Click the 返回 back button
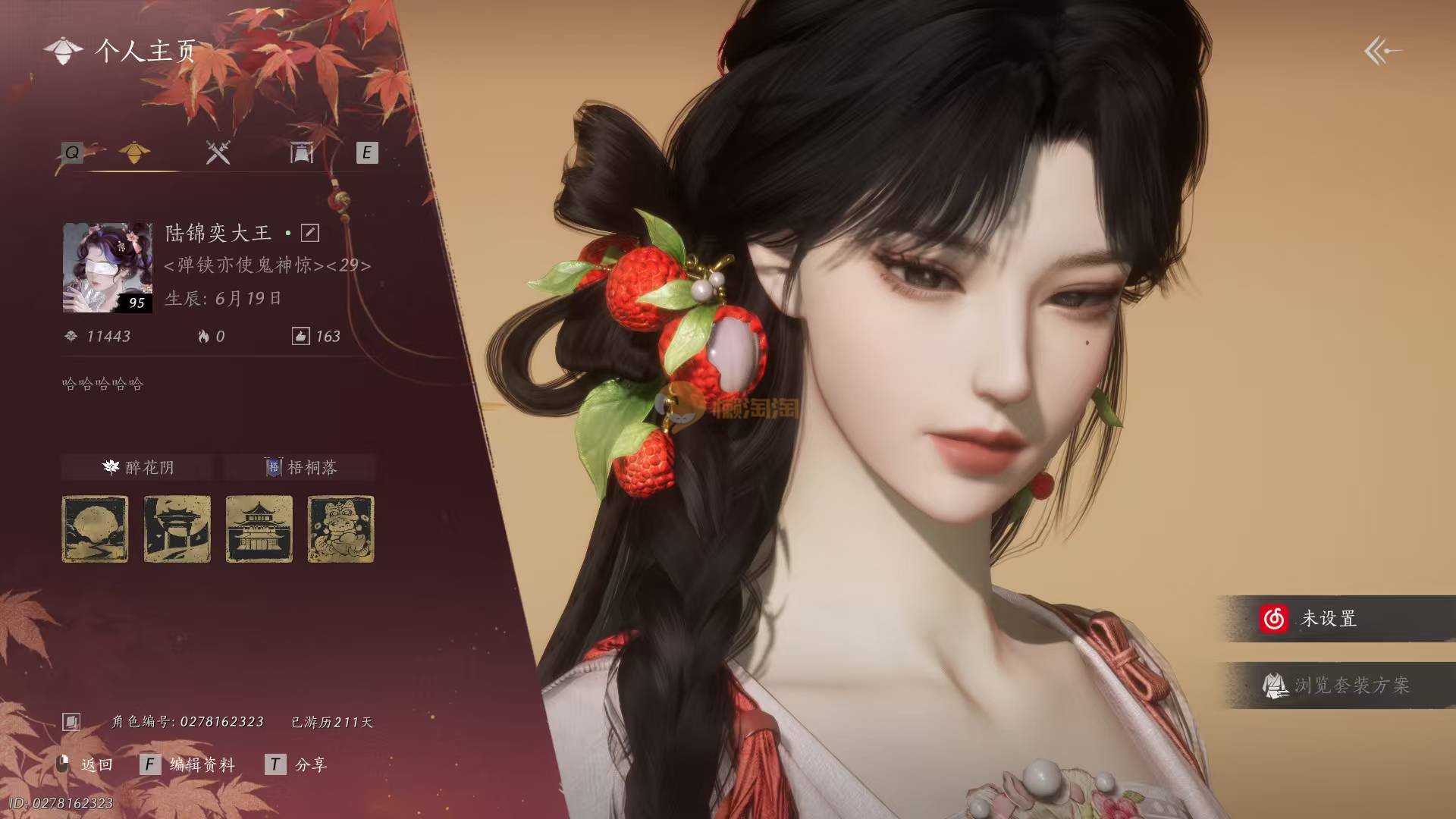This screenshot has height=819, width=1456. point(86,764)
